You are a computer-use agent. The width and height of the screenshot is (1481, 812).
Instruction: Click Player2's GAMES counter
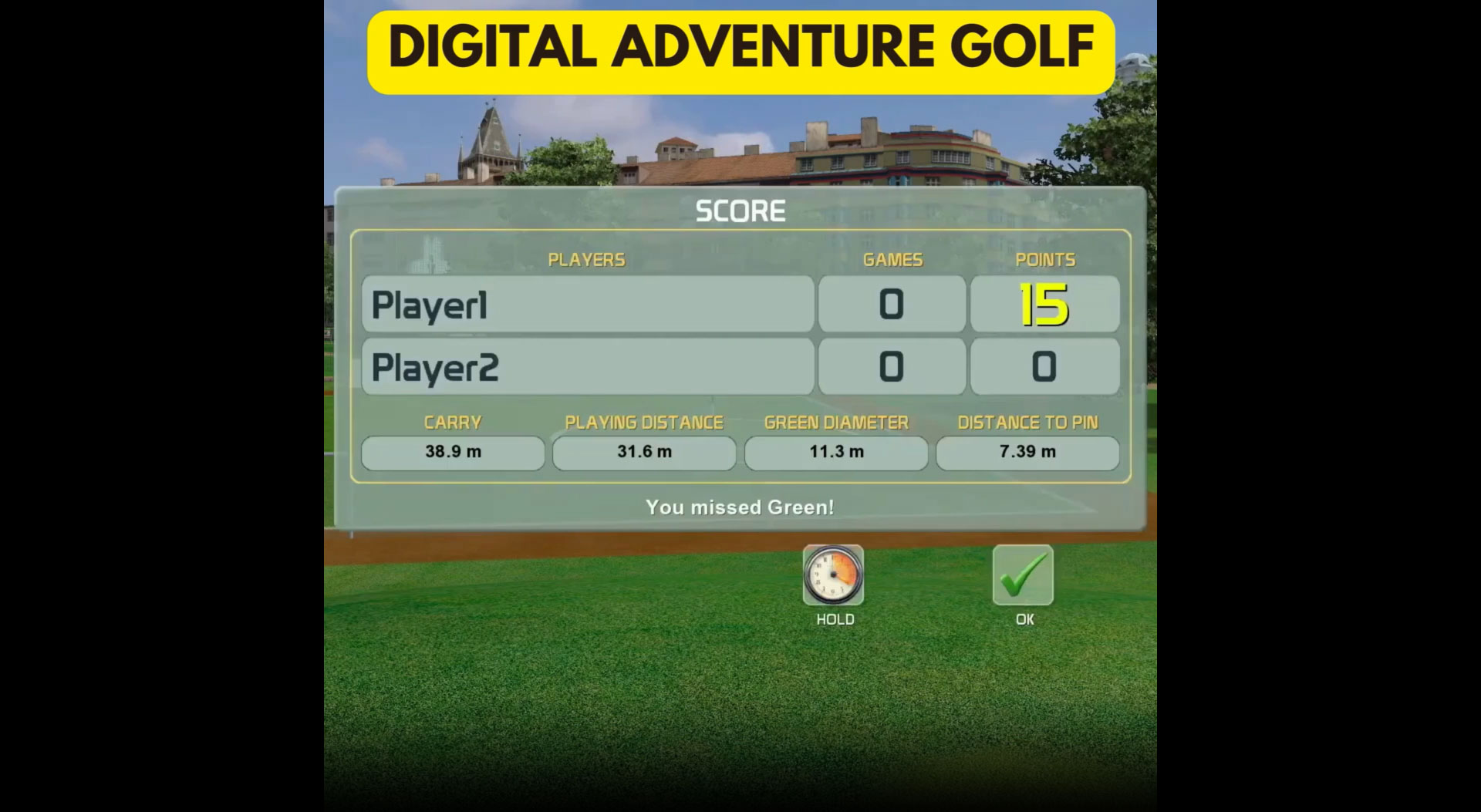click(x=891, y=366)
